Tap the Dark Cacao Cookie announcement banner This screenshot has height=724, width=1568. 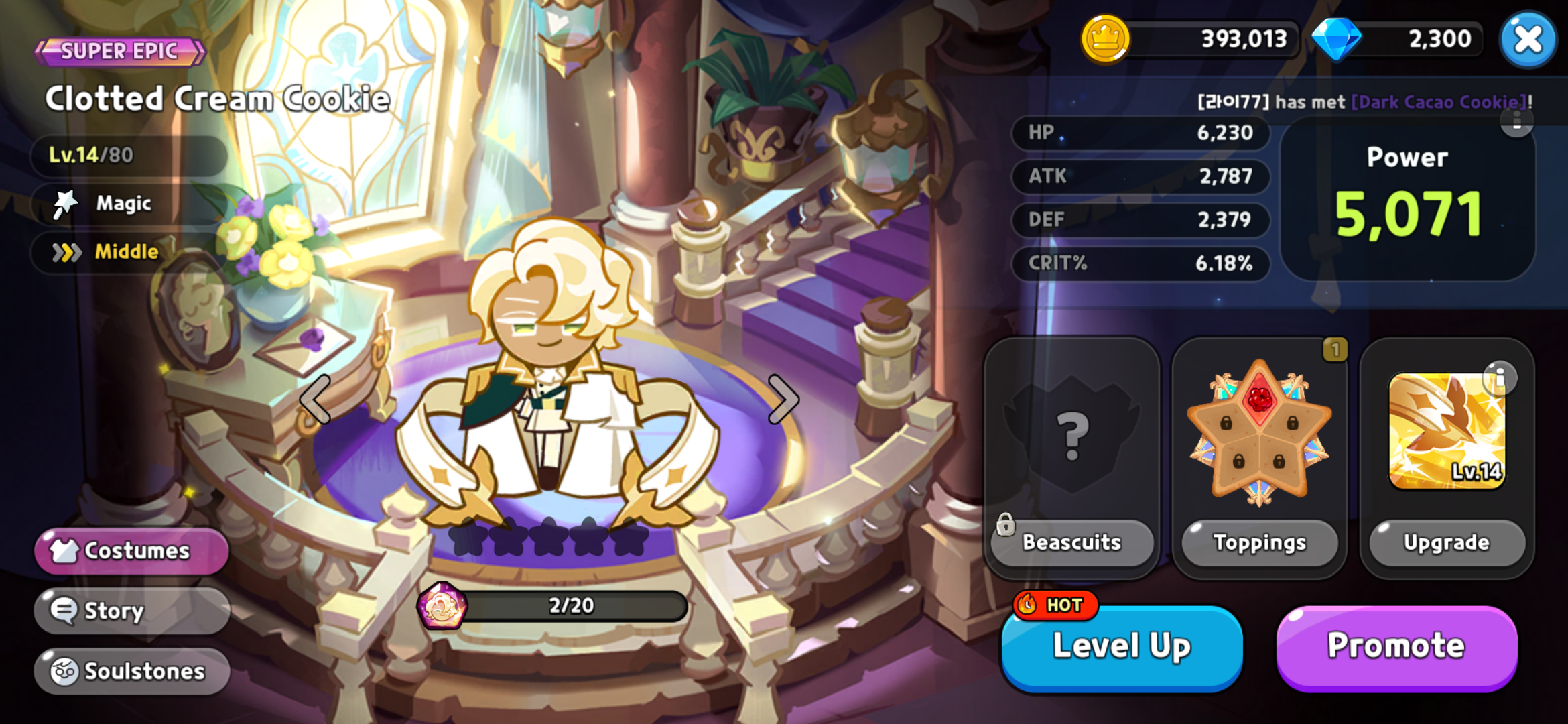(1360, 102)
